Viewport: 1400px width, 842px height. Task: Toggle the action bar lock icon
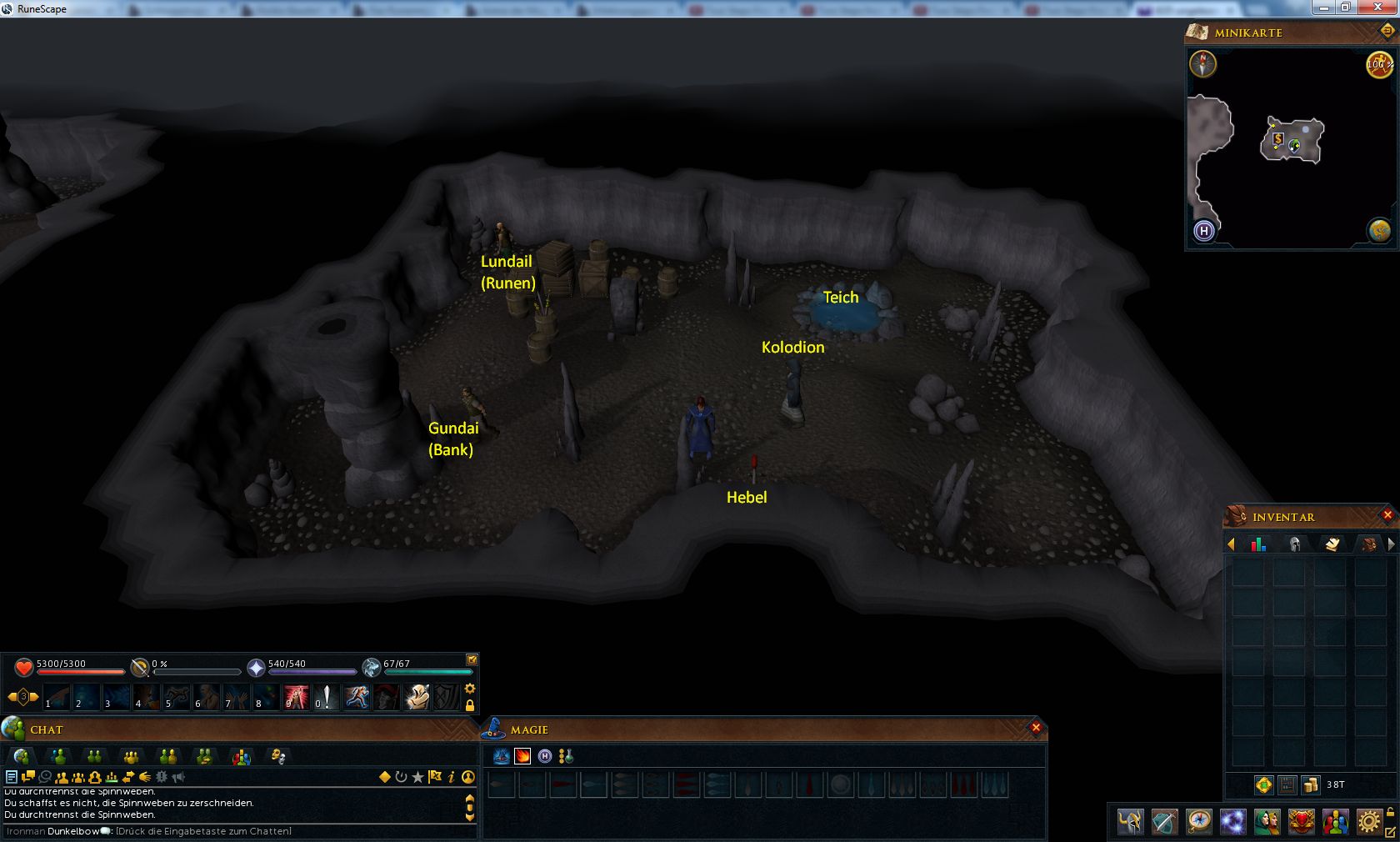pyautogui.click(x=470, y=705)
